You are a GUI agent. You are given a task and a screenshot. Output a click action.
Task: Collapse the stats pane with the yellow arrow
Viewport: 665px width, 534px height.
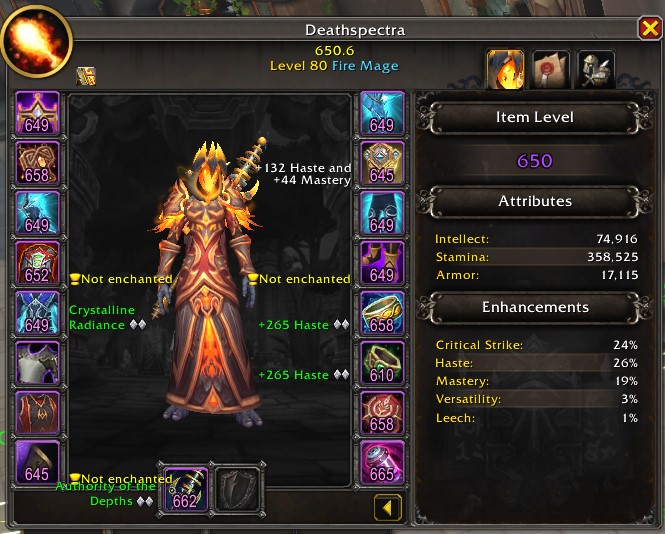point(387,508)
